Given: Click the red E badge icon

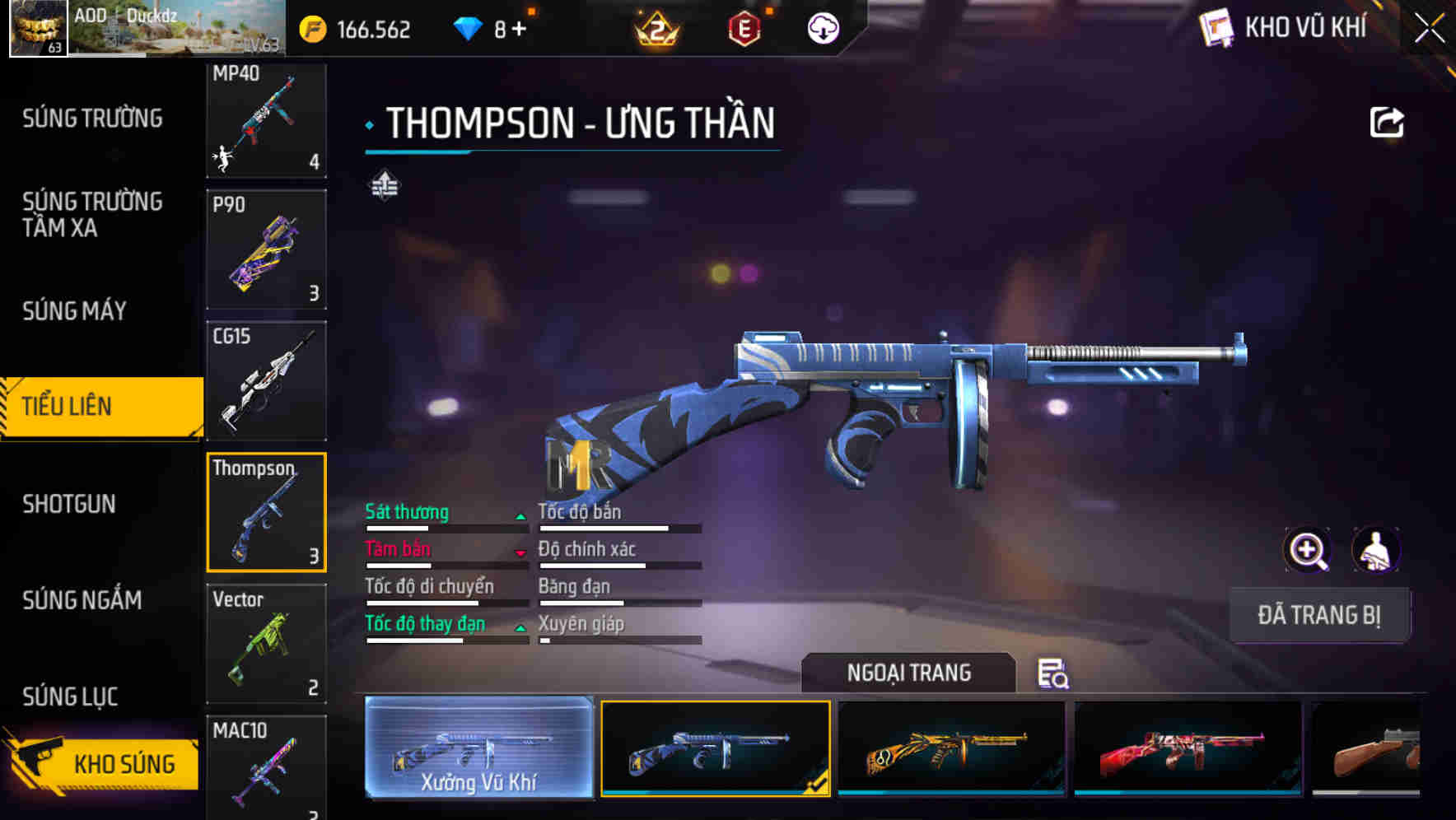Looking at the screenshot, I should tap(745, 26).
